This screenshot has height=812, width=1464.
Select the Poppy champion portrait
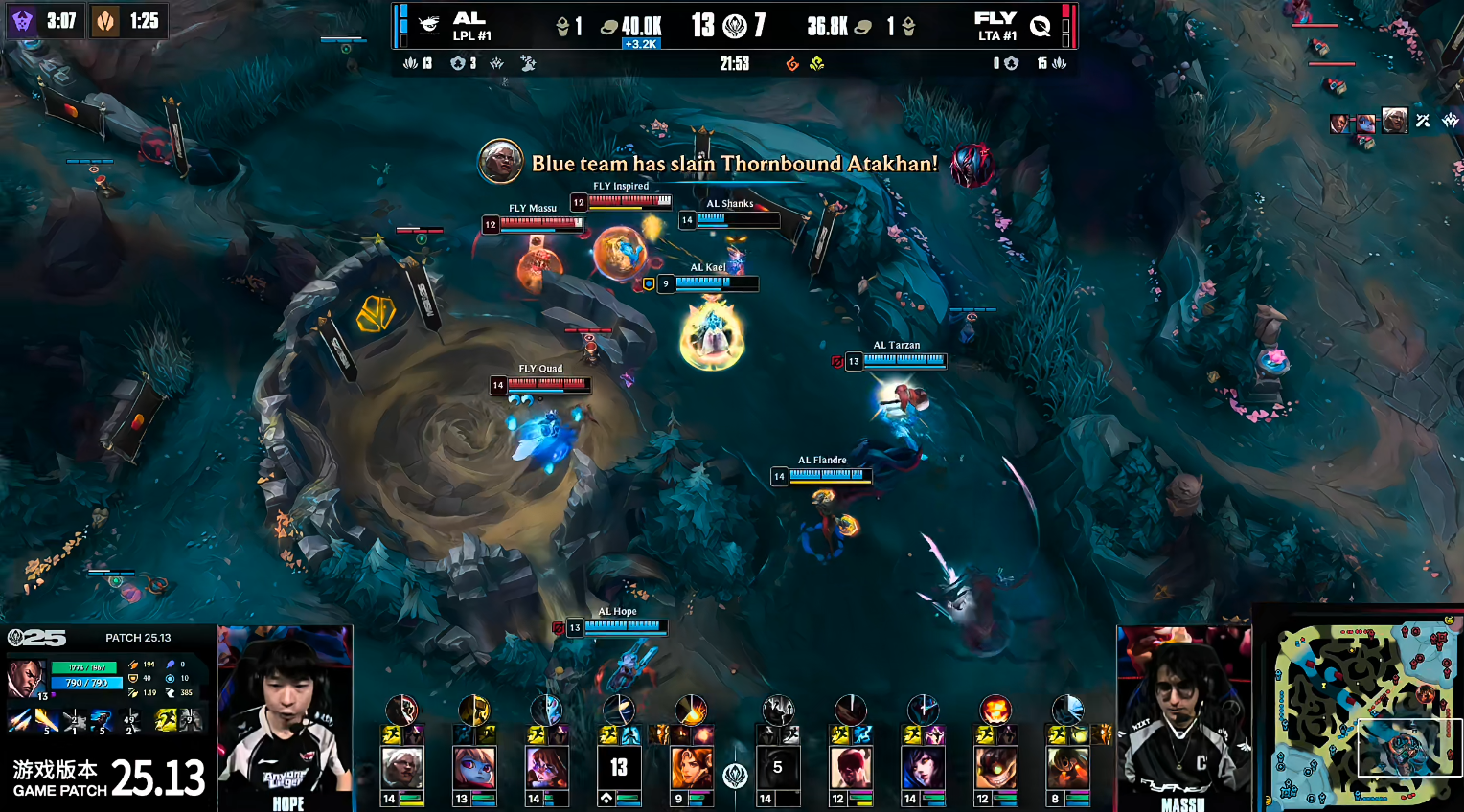(475, 768)
